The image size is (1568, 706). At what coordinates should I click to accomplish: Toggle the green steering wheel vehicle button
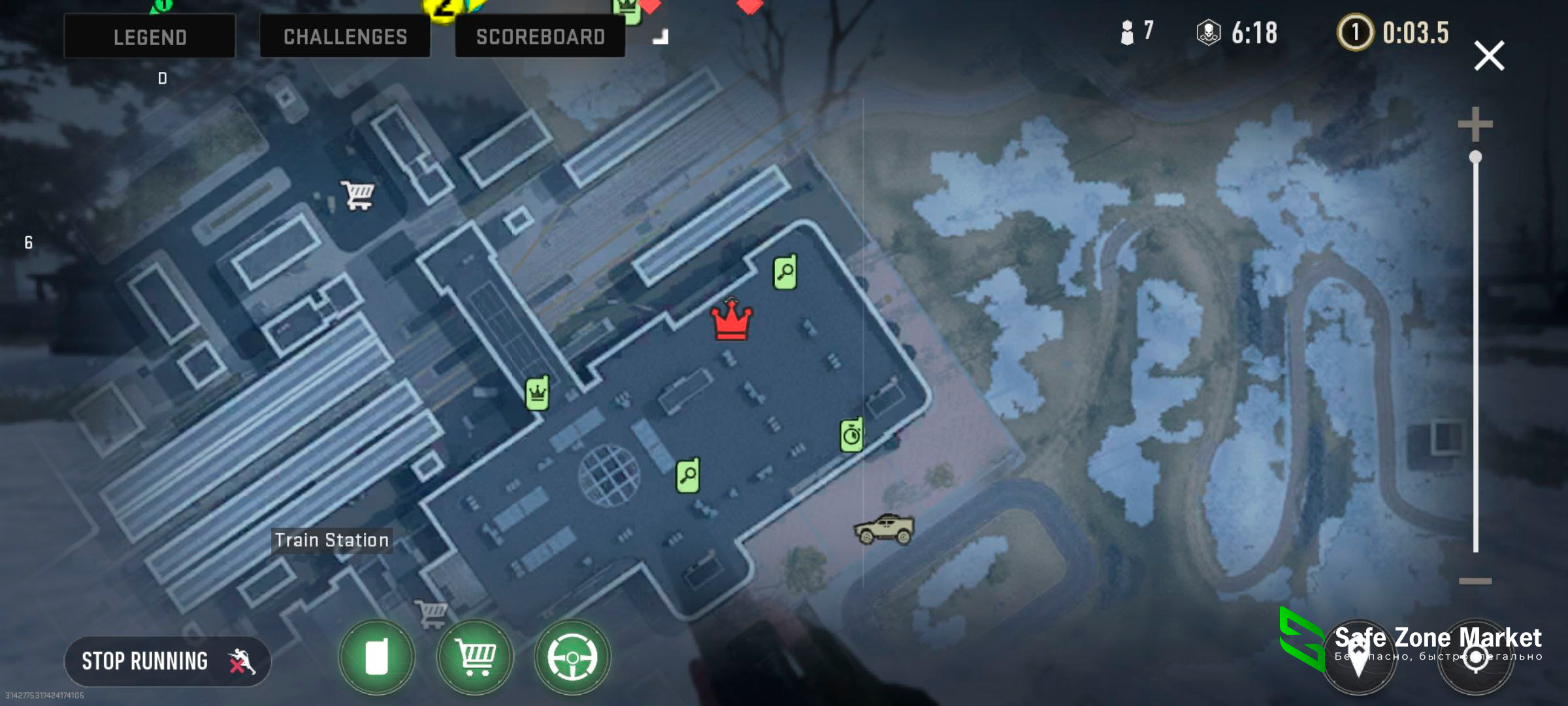click(572, 656)
